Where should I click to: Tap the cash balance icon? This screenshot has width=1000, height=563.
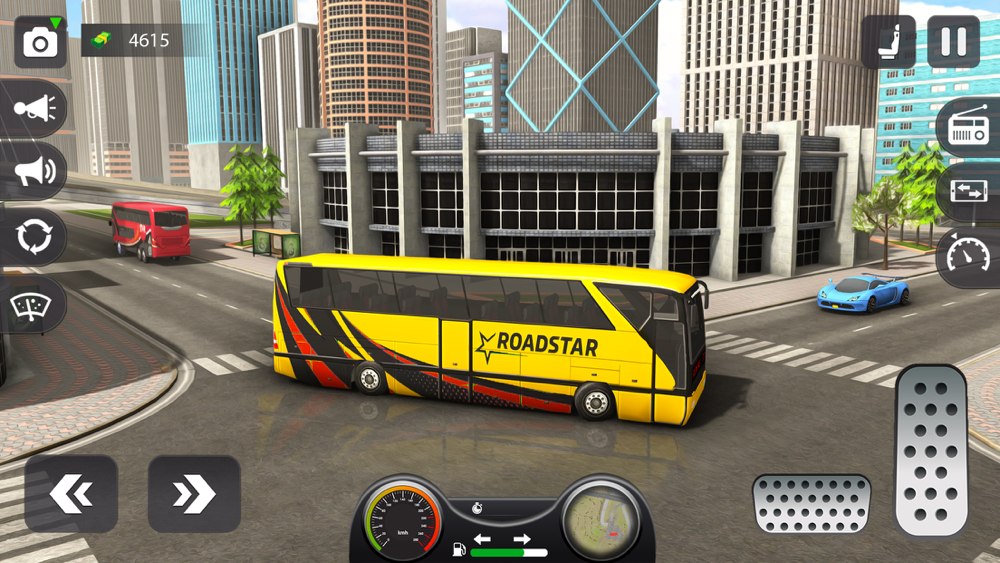pos(101,41)
